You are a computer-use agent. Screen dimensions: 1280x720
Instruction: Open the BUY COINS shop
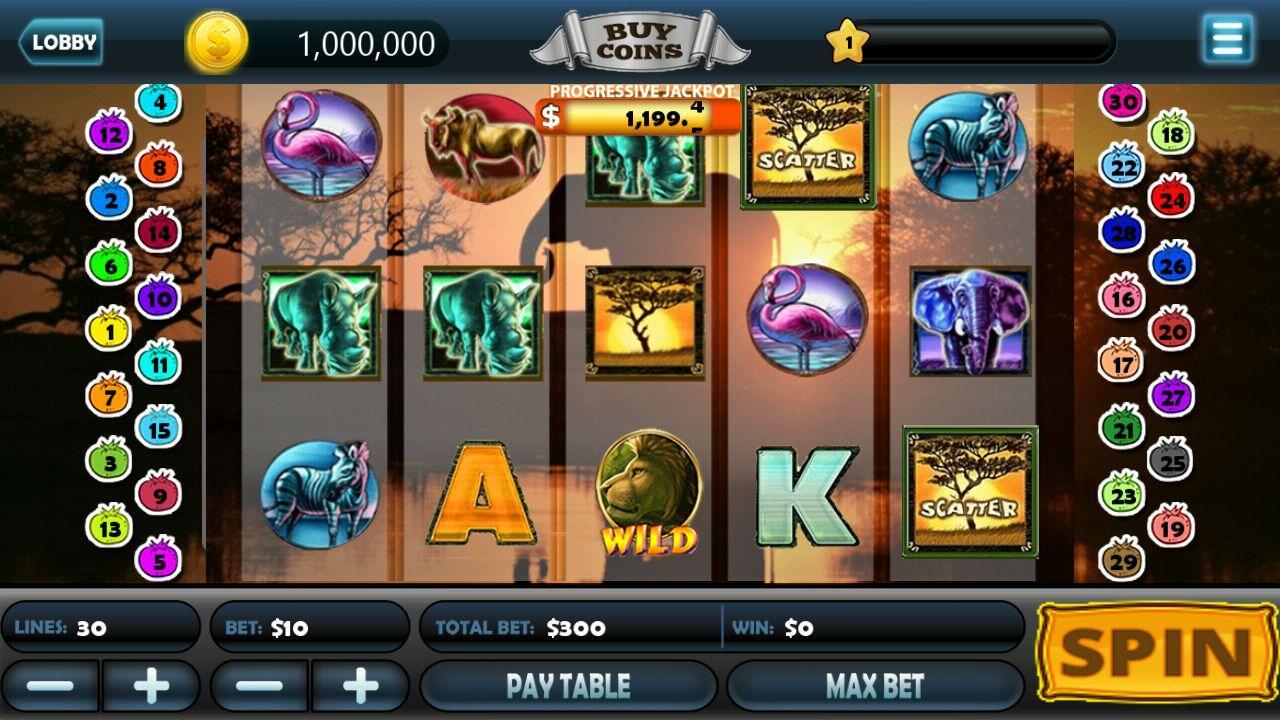640,40
